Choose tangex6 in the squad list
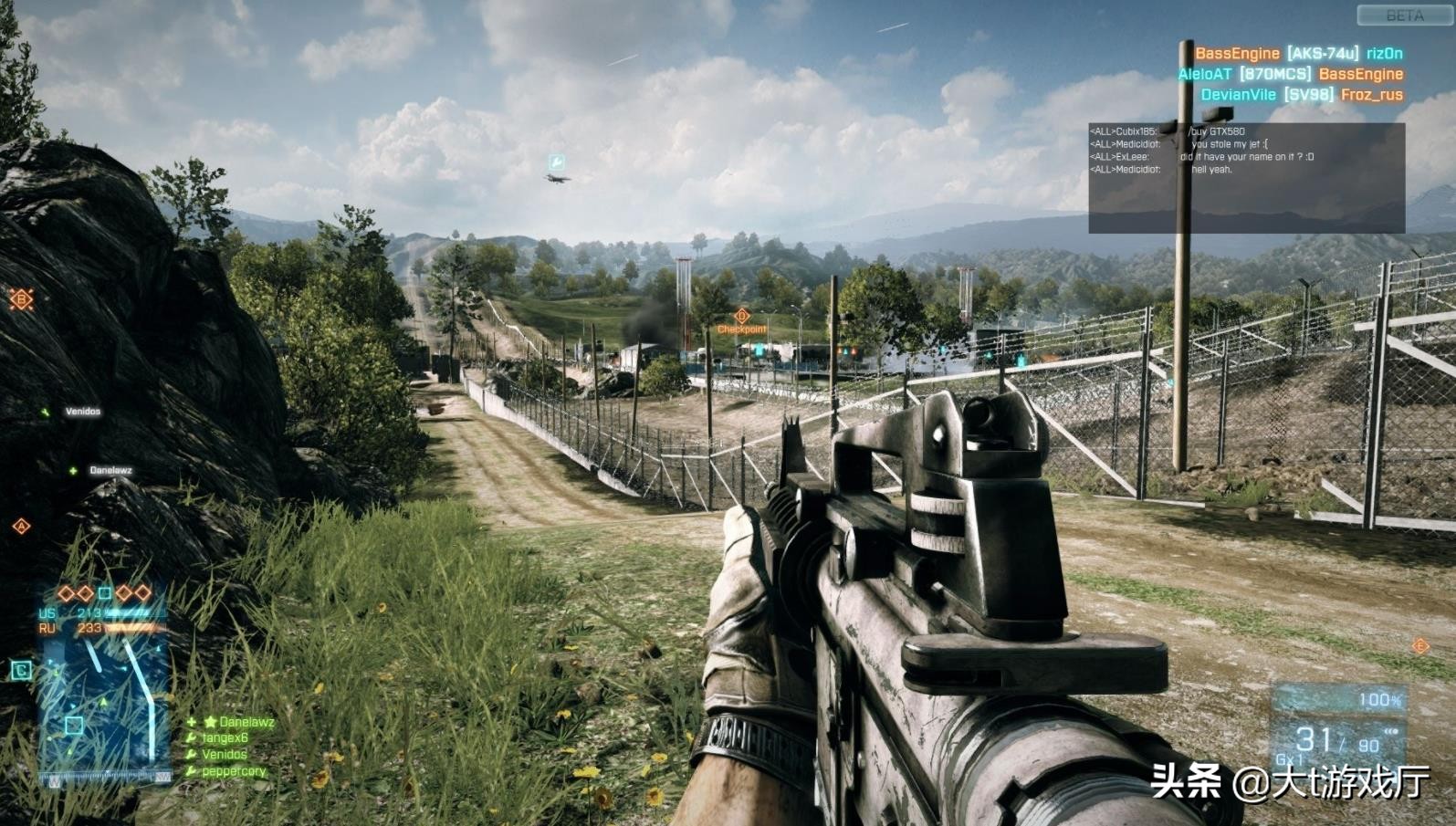This screenshot has height=826, width=1456. pyautogui.click(x=225, y=738)
